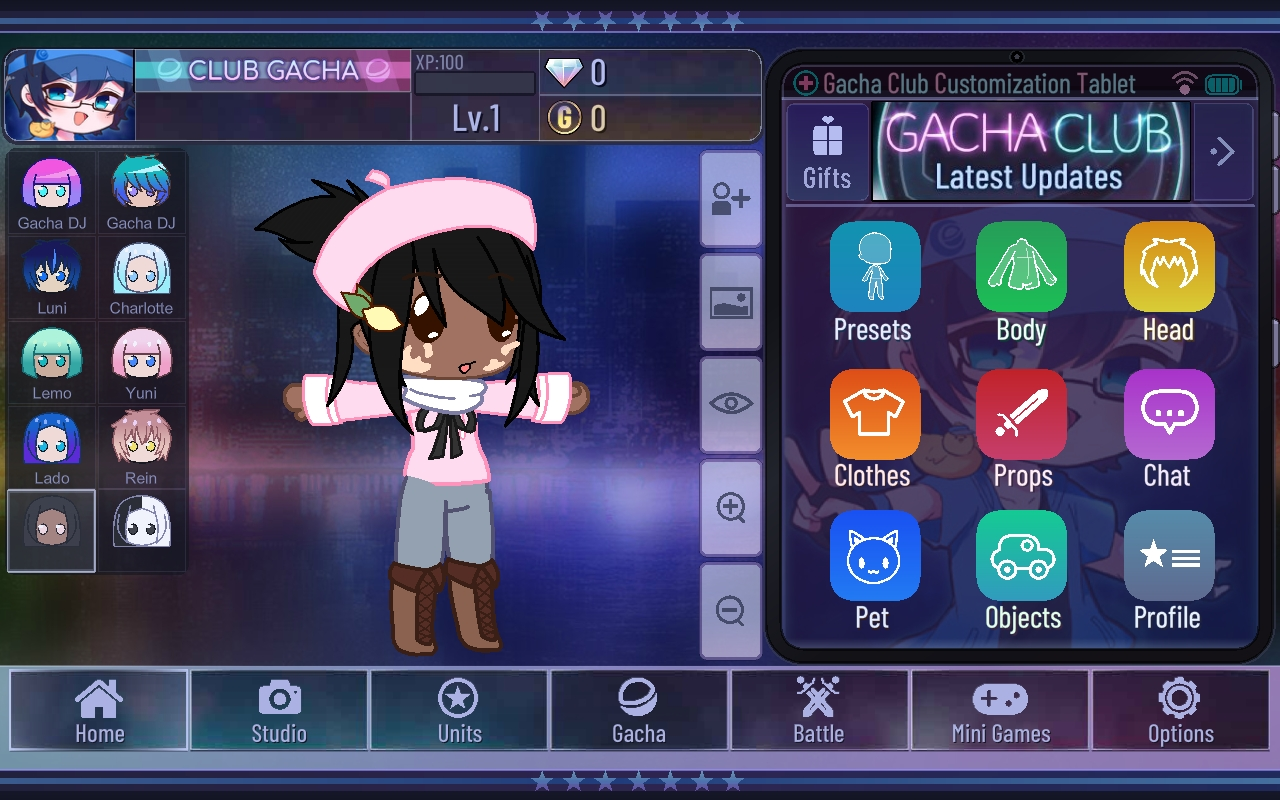Enter the Battle mode tab
1280x800 pixels.
819,710
